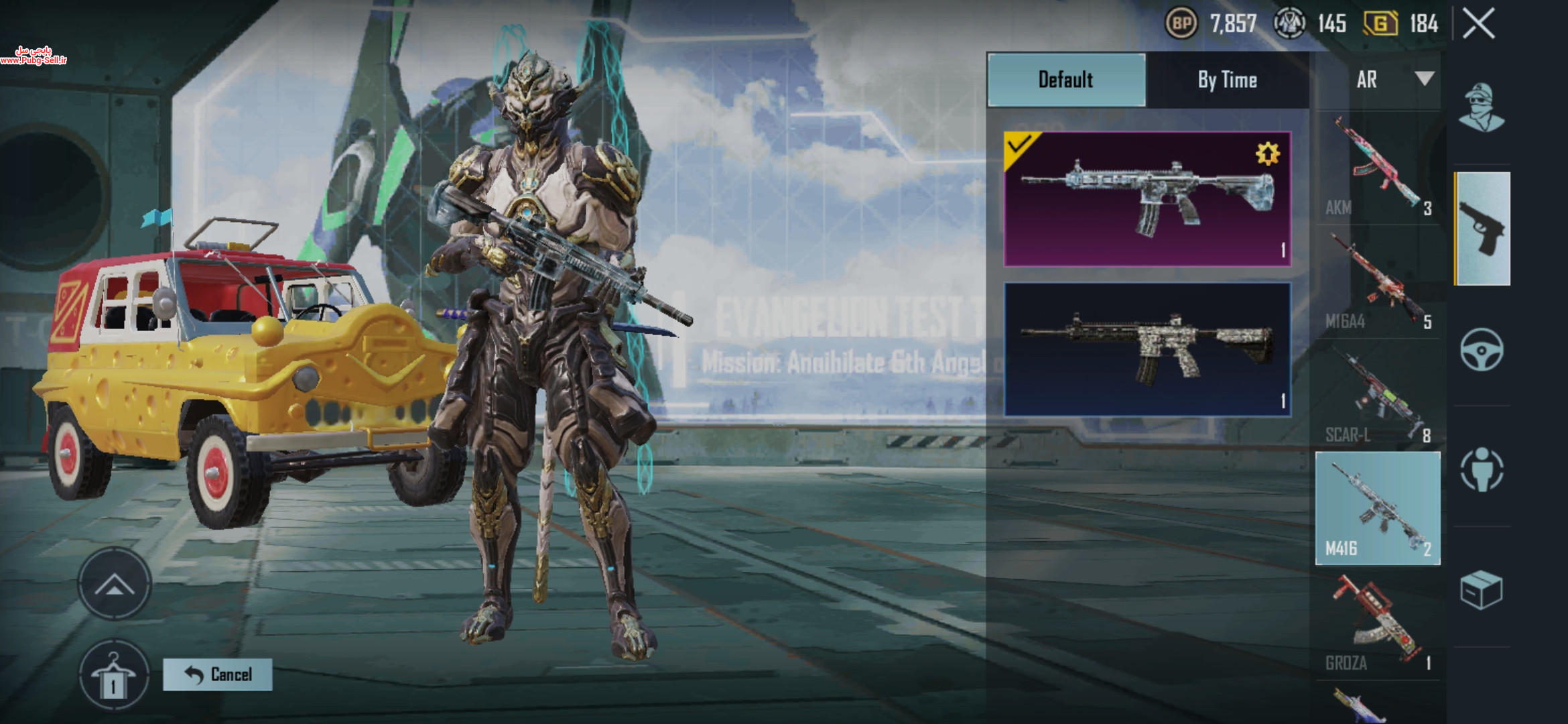Viewport: 1568px width, 724px height.
Task: Click the Cancel button
Action: 218,674
